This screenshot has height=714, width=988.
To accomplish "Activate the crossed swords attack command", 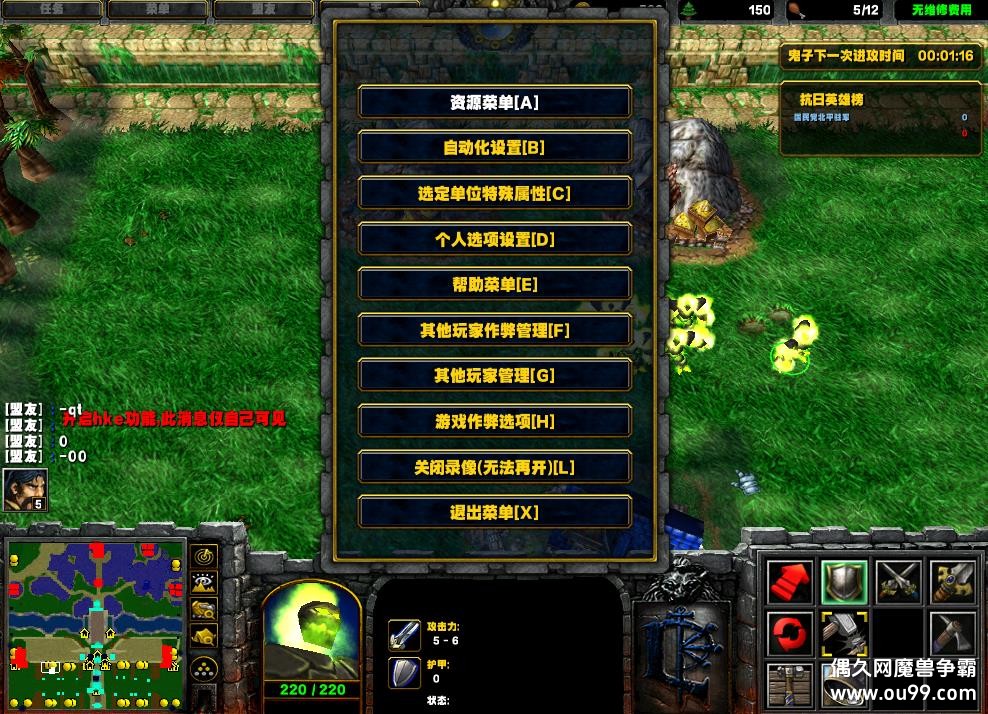I will (897, 582).
